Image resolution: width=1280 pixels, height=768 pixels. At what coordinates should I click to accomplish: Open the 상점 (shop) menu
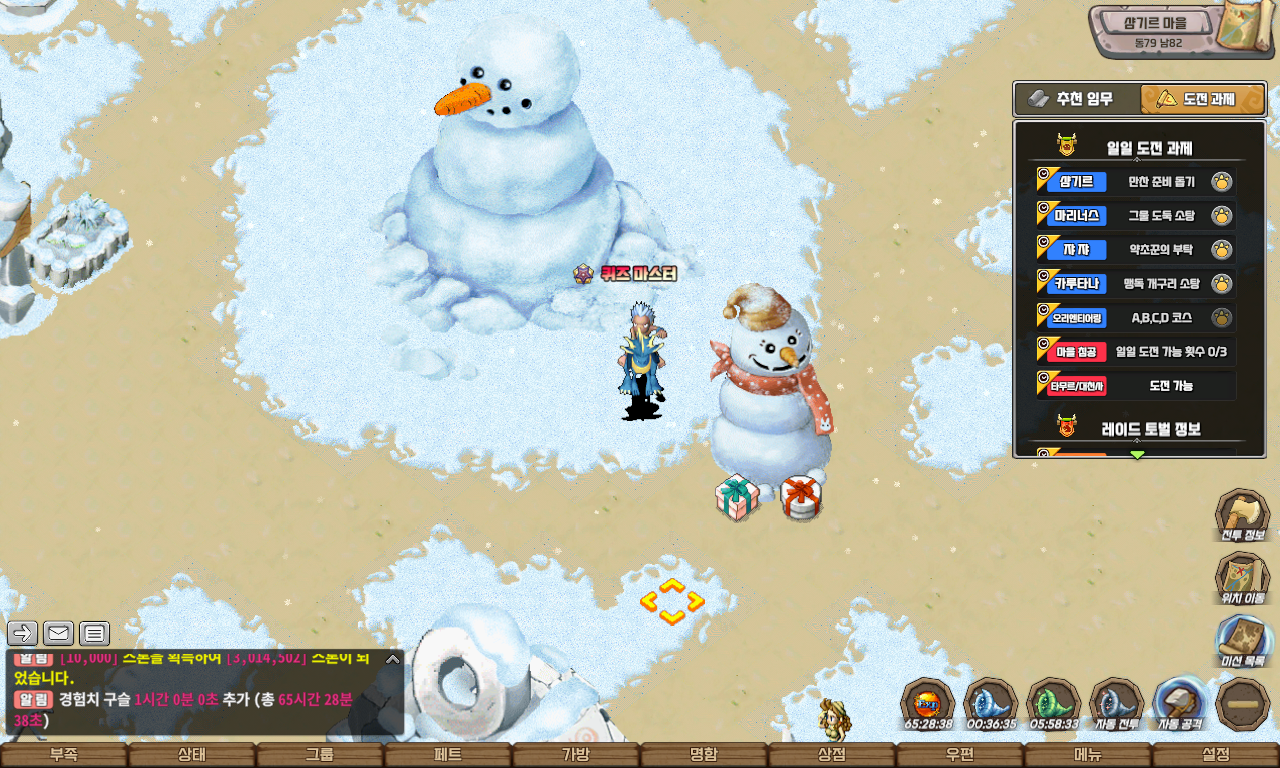pos(832,755)
